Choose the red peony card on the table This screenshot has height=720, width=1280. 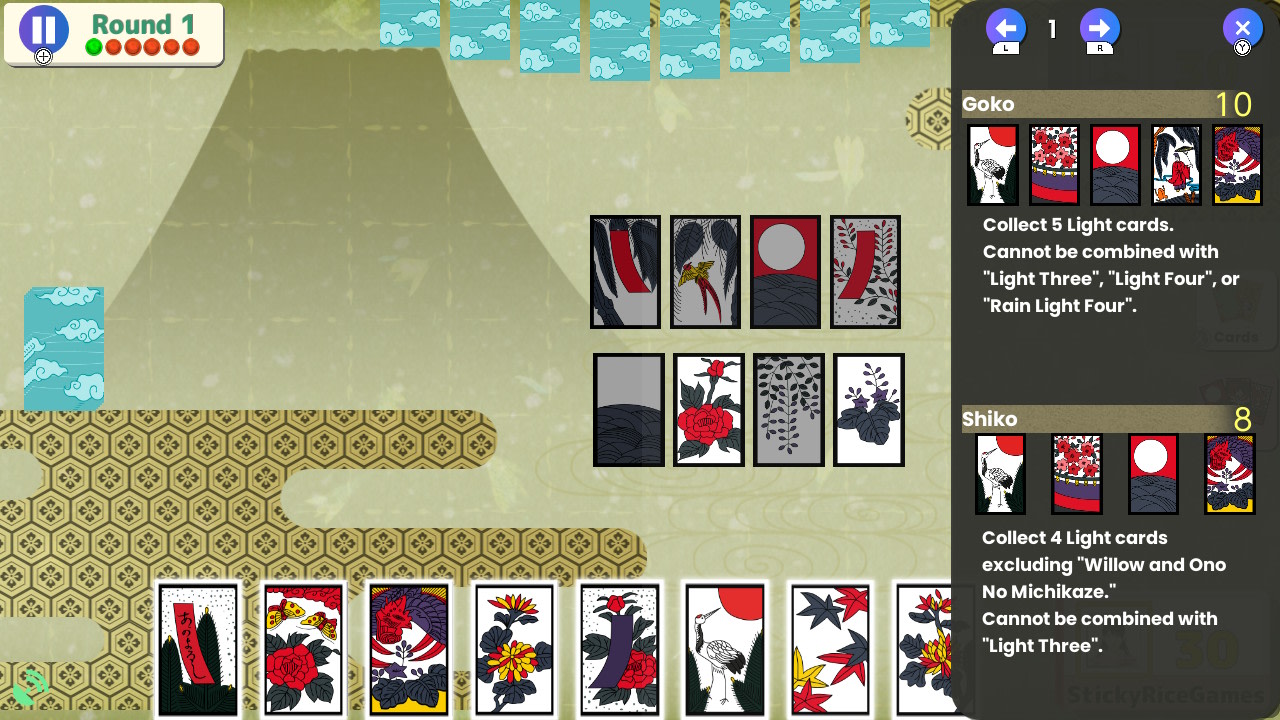pos(709,410)
